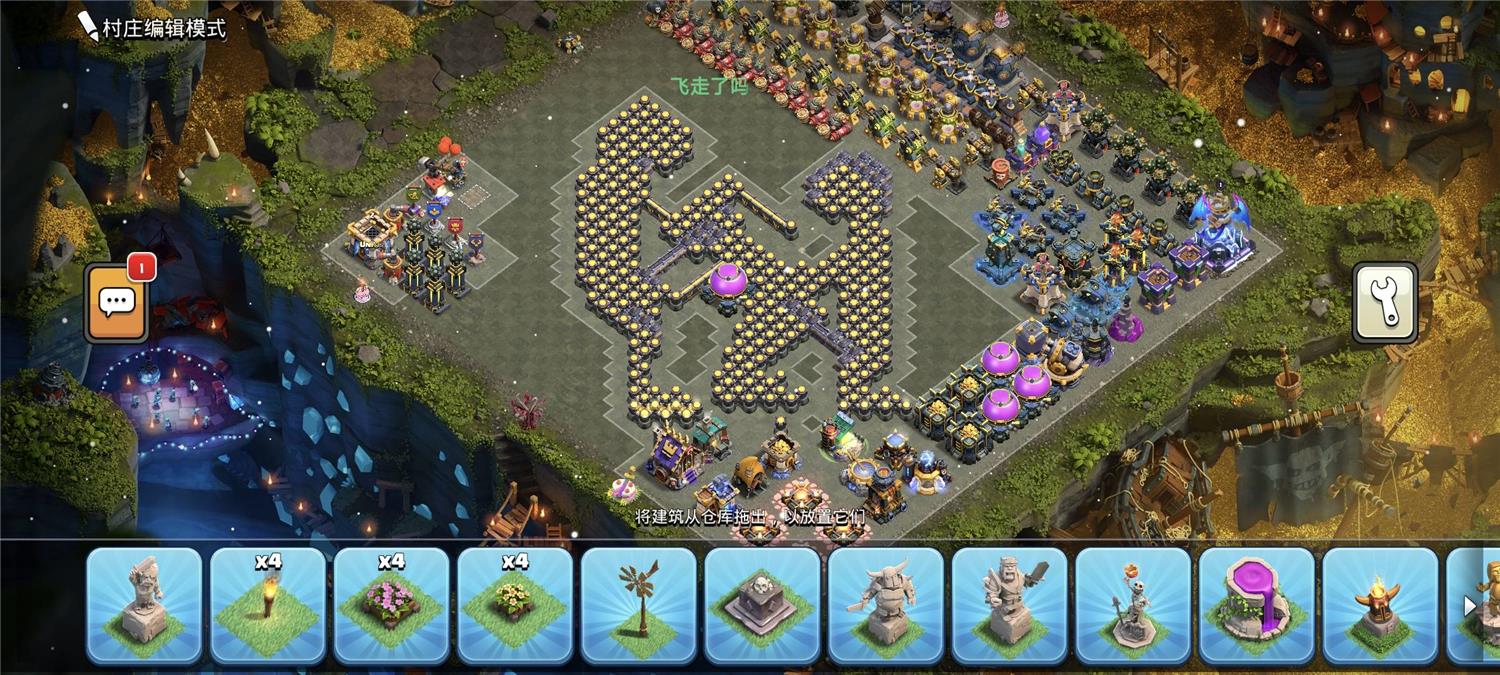Image resolution: width=1500 pixels, height=675 pixels.
Task: Choose the golden horned helmet statue
Action: (x=1380, y=605)
